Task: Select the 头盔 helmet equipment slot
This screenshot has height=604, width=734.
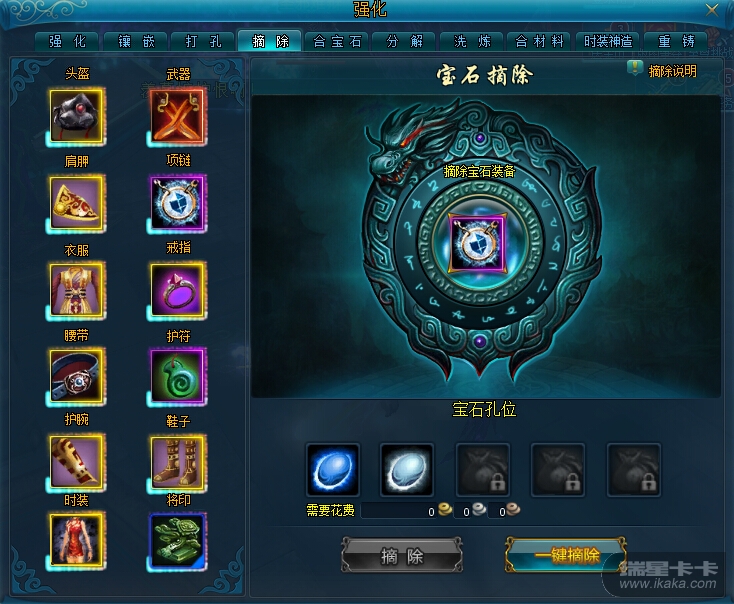Action: (x=77, y=116)
